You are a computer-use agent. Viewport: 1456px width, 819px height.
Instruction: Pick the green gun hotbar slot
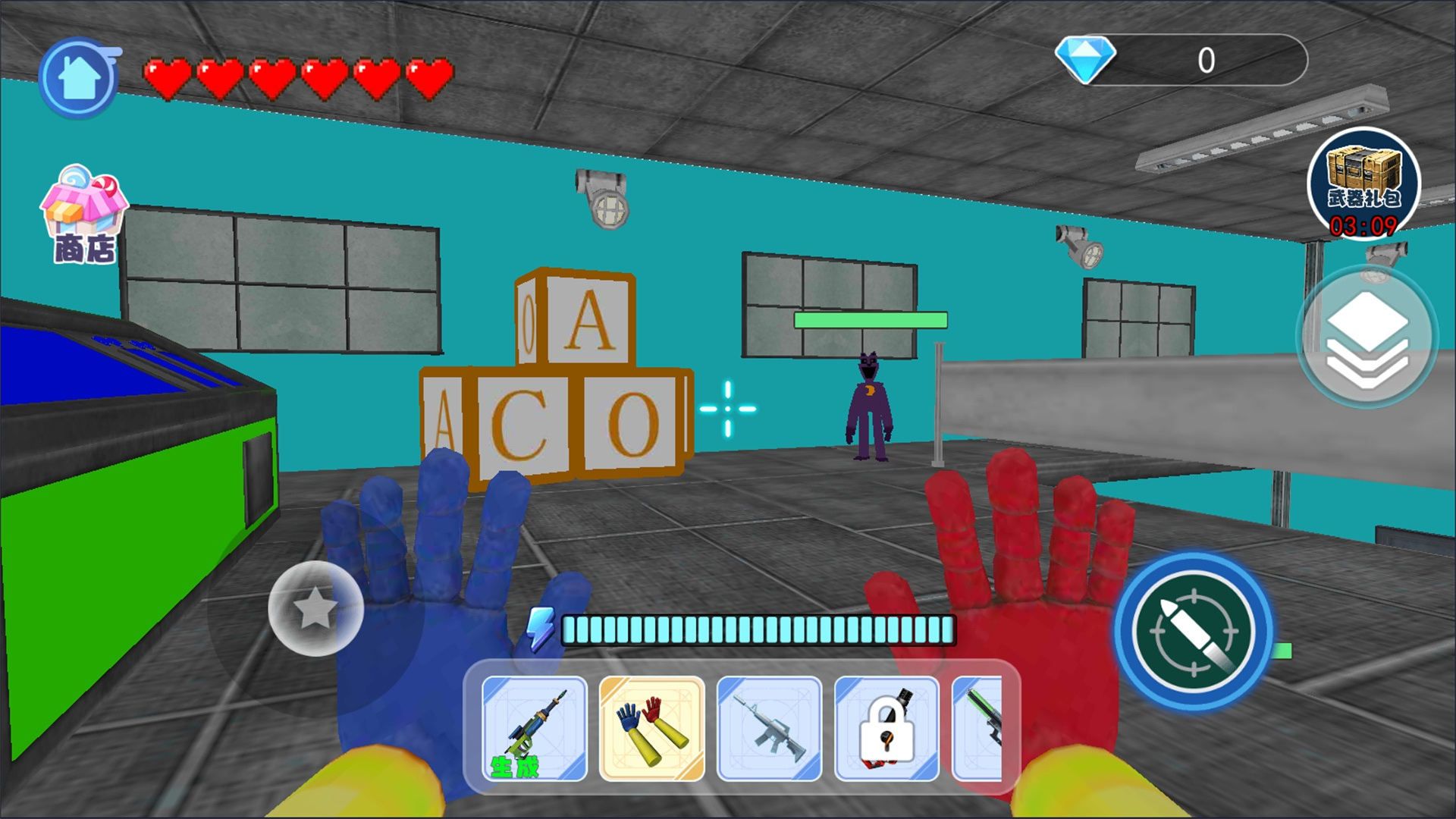[x=980, y=729]
